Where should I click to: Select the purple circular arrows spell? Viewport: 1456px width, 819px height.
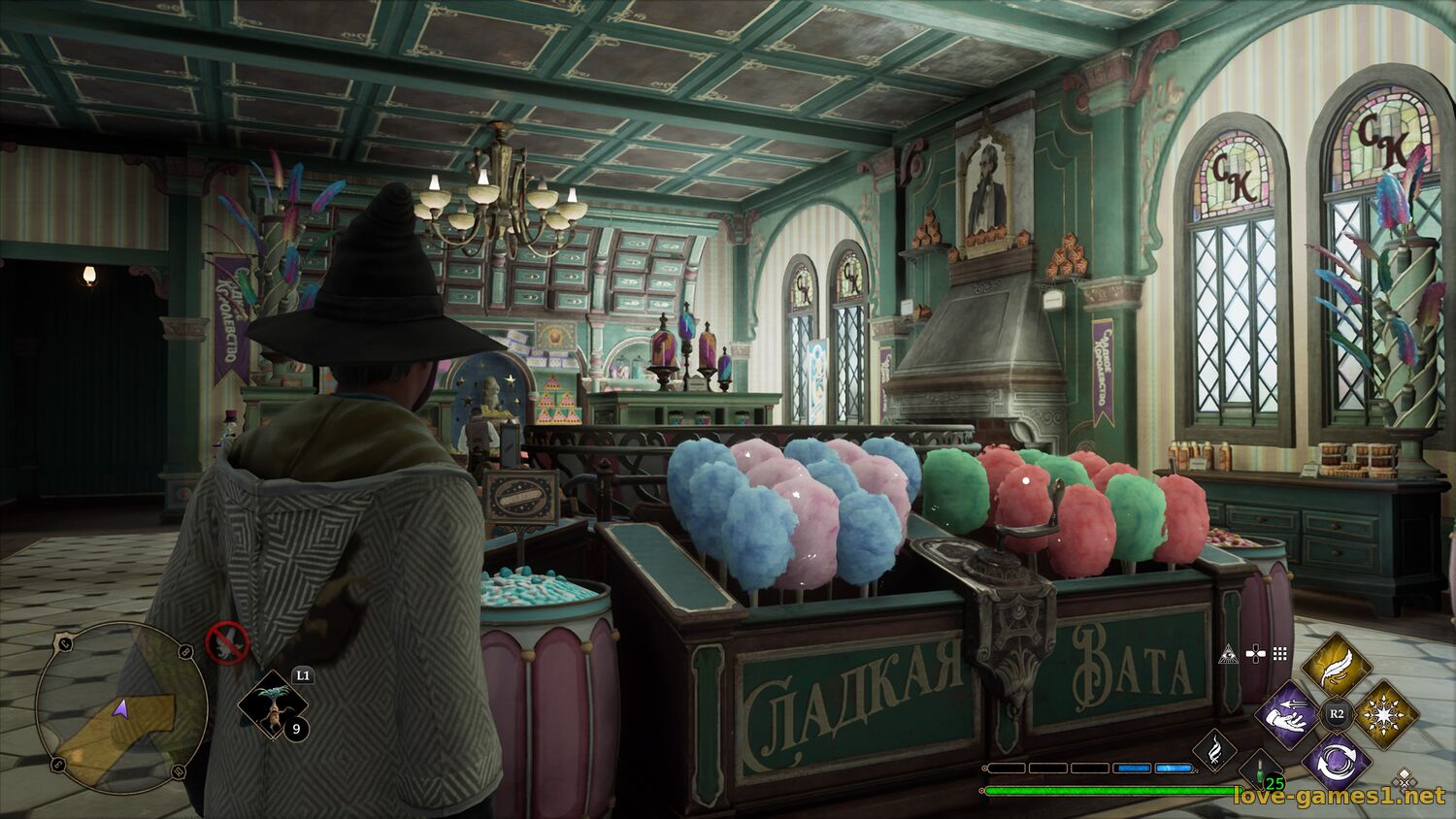(1336, 760)
